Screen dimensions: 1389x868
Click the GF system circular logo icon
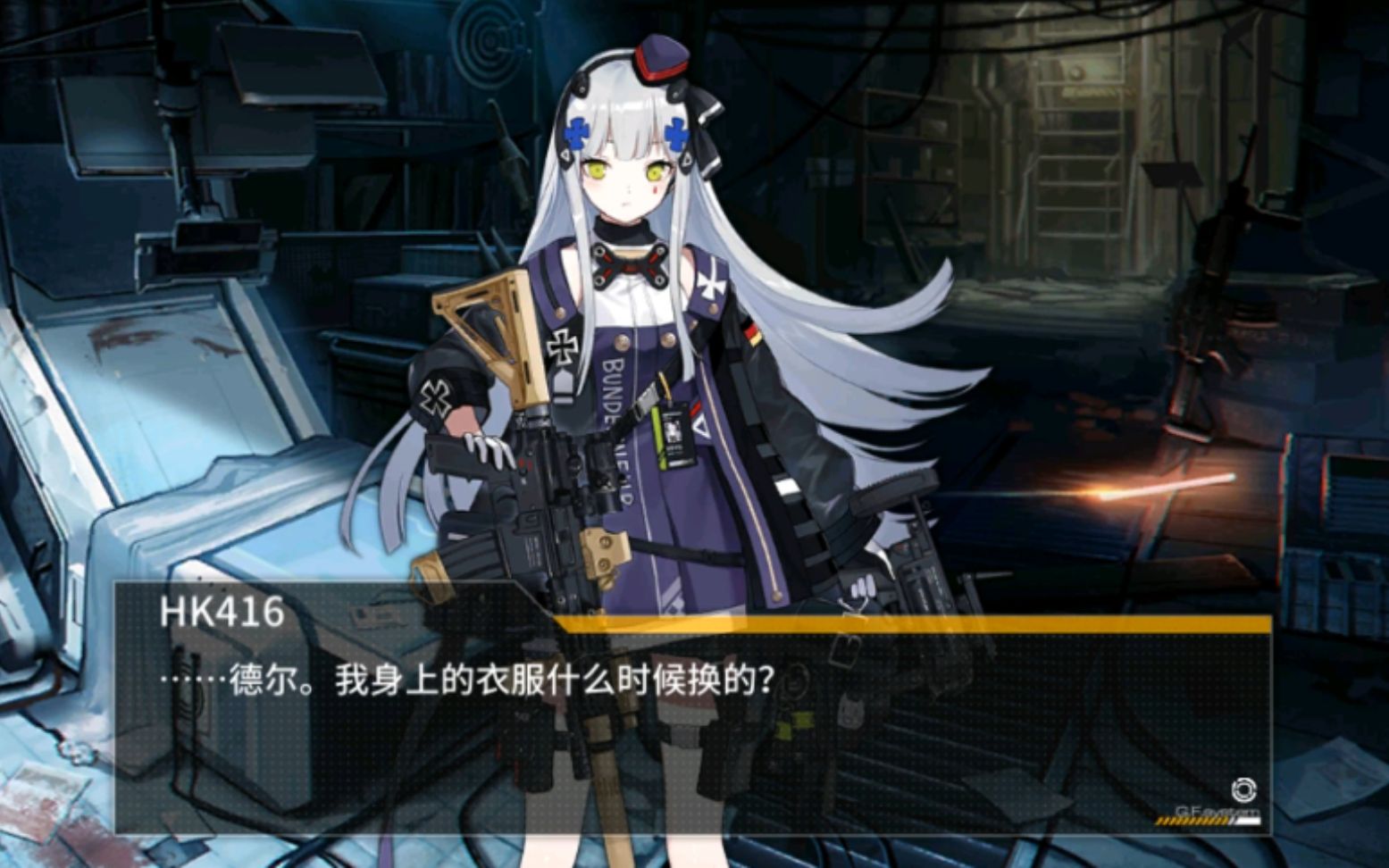tap(1244, 789)
